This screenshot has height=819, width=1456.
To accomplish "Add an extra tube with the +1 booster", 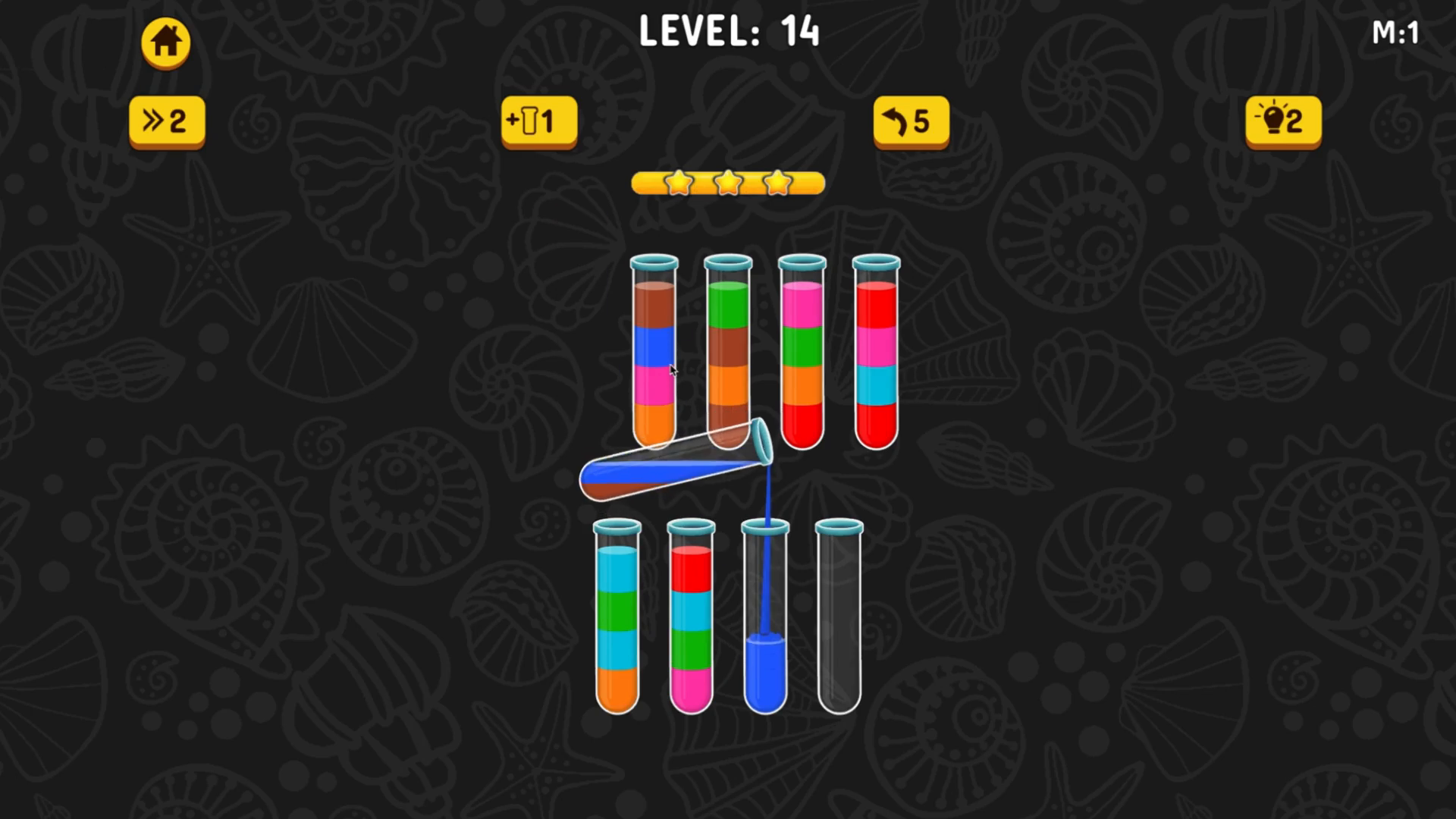I will pos(538,121).
